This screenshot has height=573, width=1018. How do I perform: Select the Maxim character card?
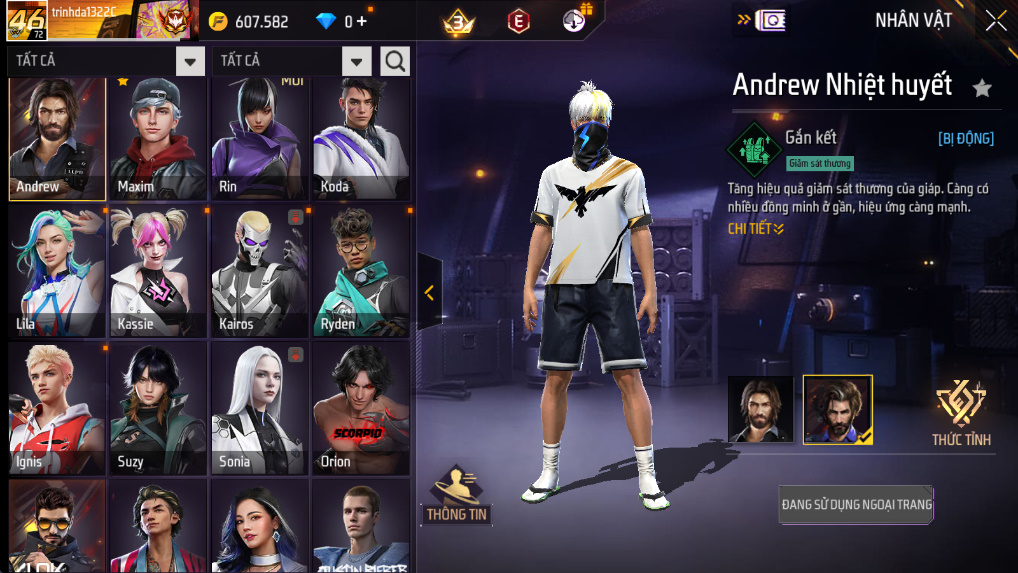158,138
